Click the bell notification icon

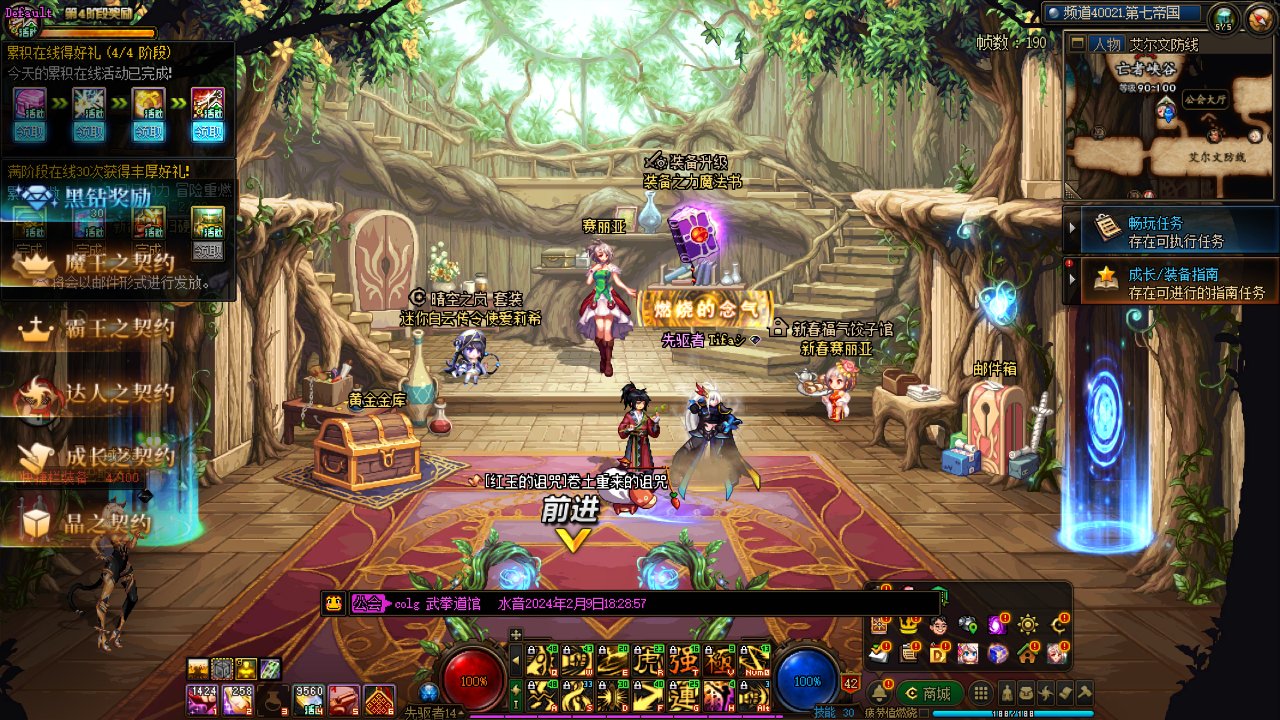880,693
